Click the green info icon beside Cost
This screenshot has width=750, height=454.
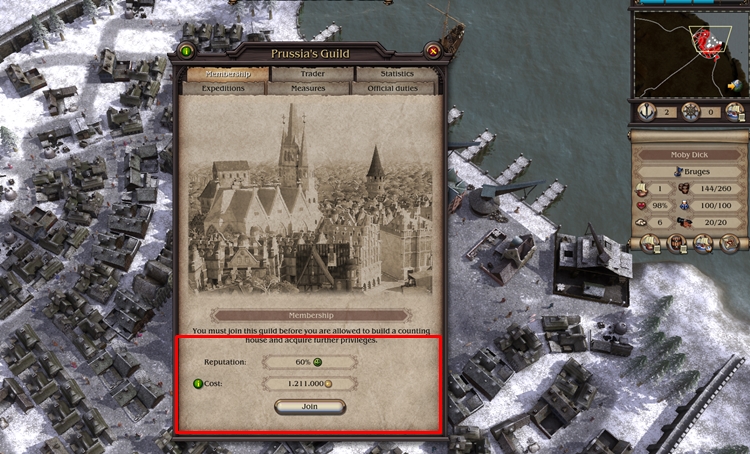point(197,383)
